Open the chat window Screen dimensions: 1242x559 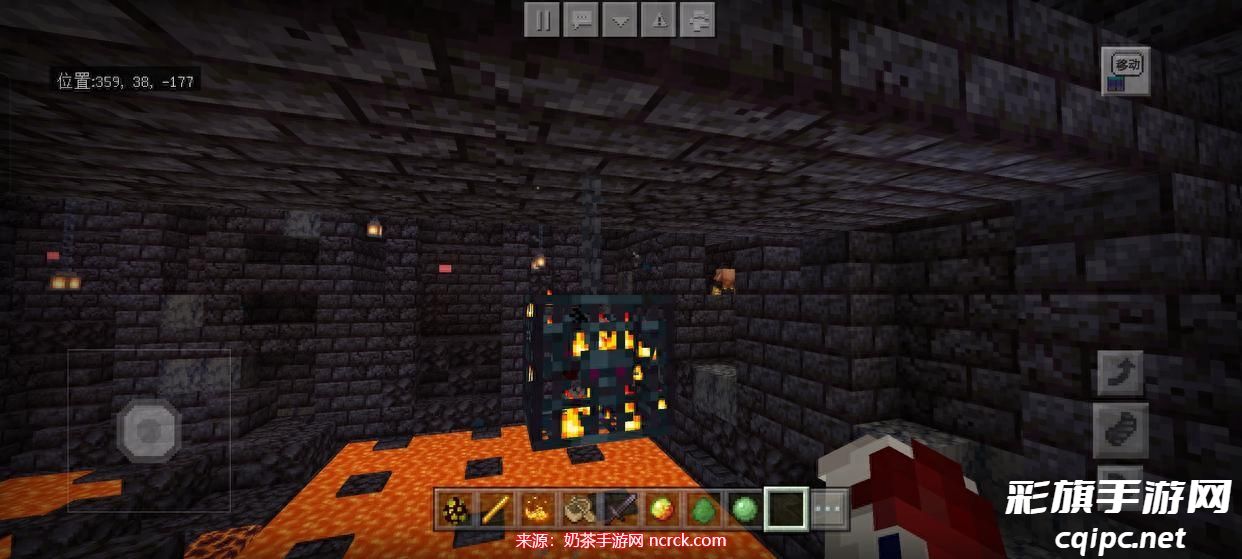(x=580, y=19)
